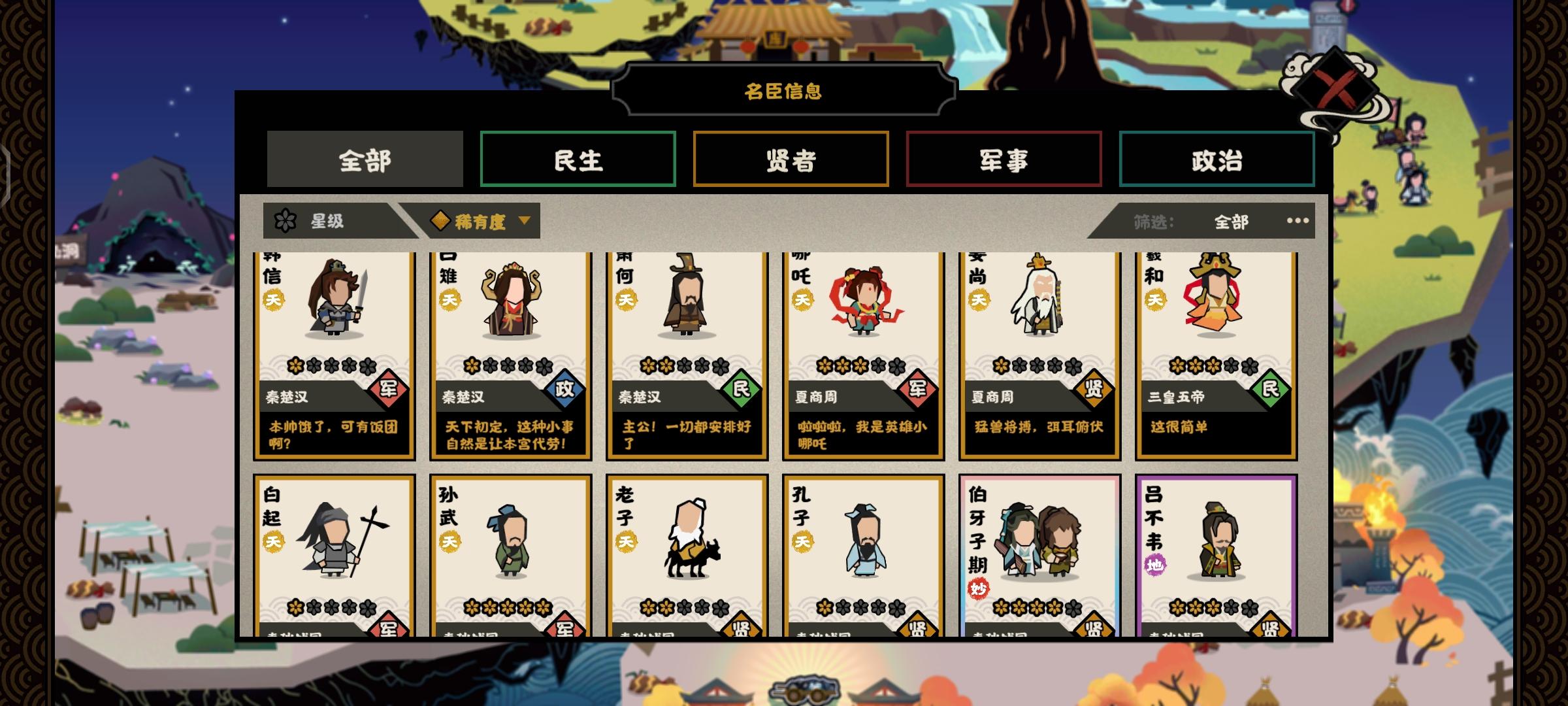Screen dimensions: 1568x706
Task: Switch to the 全部 tab
Action: 365,159
